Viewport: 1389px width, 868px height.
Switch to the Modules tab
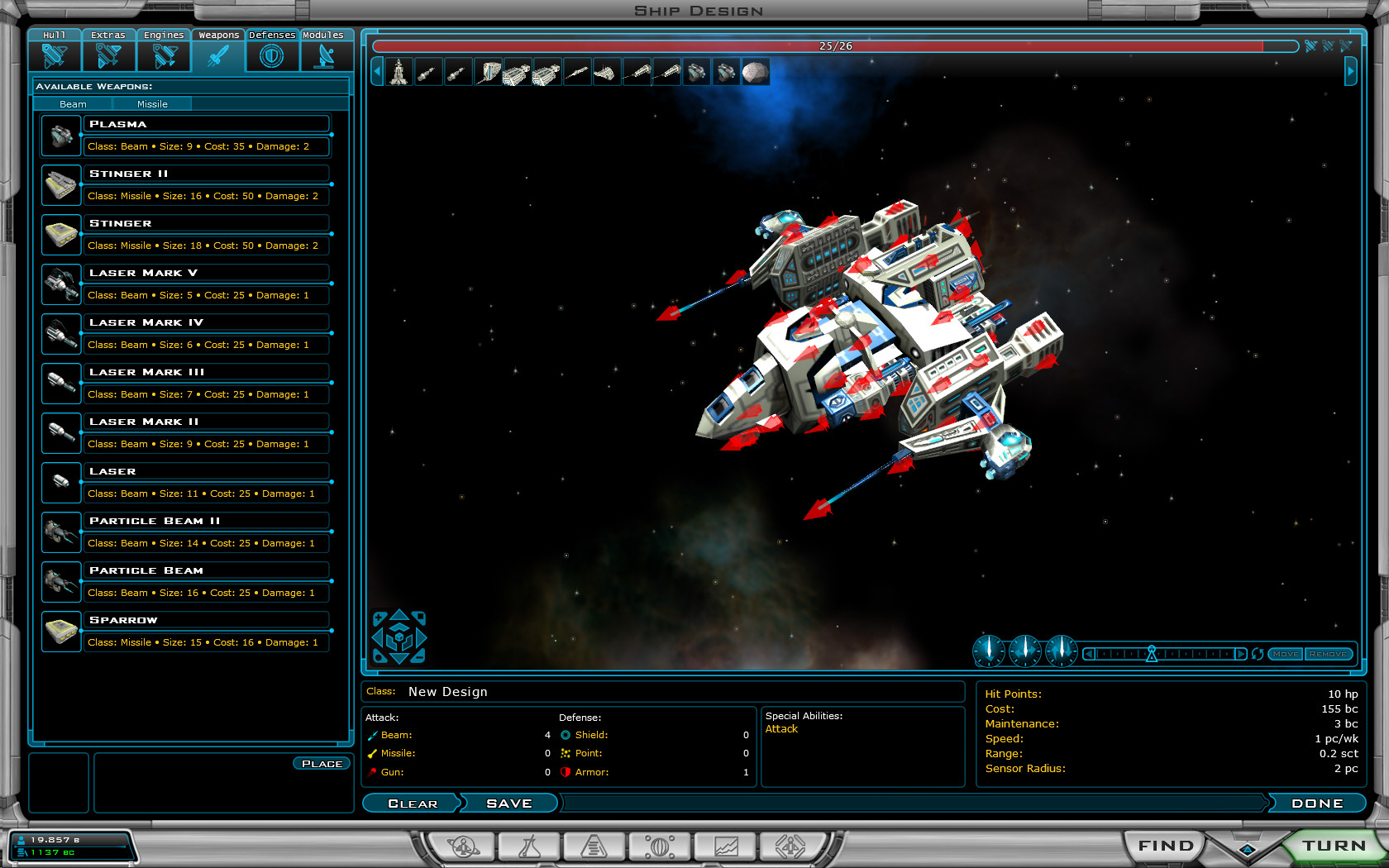point(323,50)
